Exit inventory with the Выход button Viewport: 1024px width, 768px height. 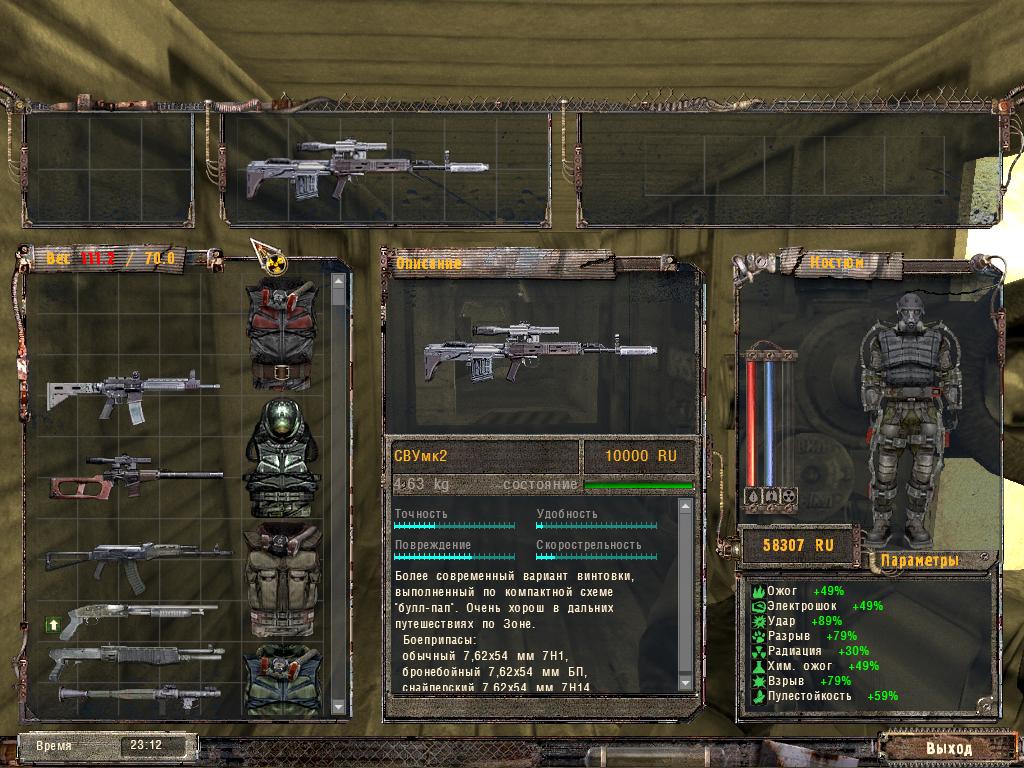pos(947,747)
